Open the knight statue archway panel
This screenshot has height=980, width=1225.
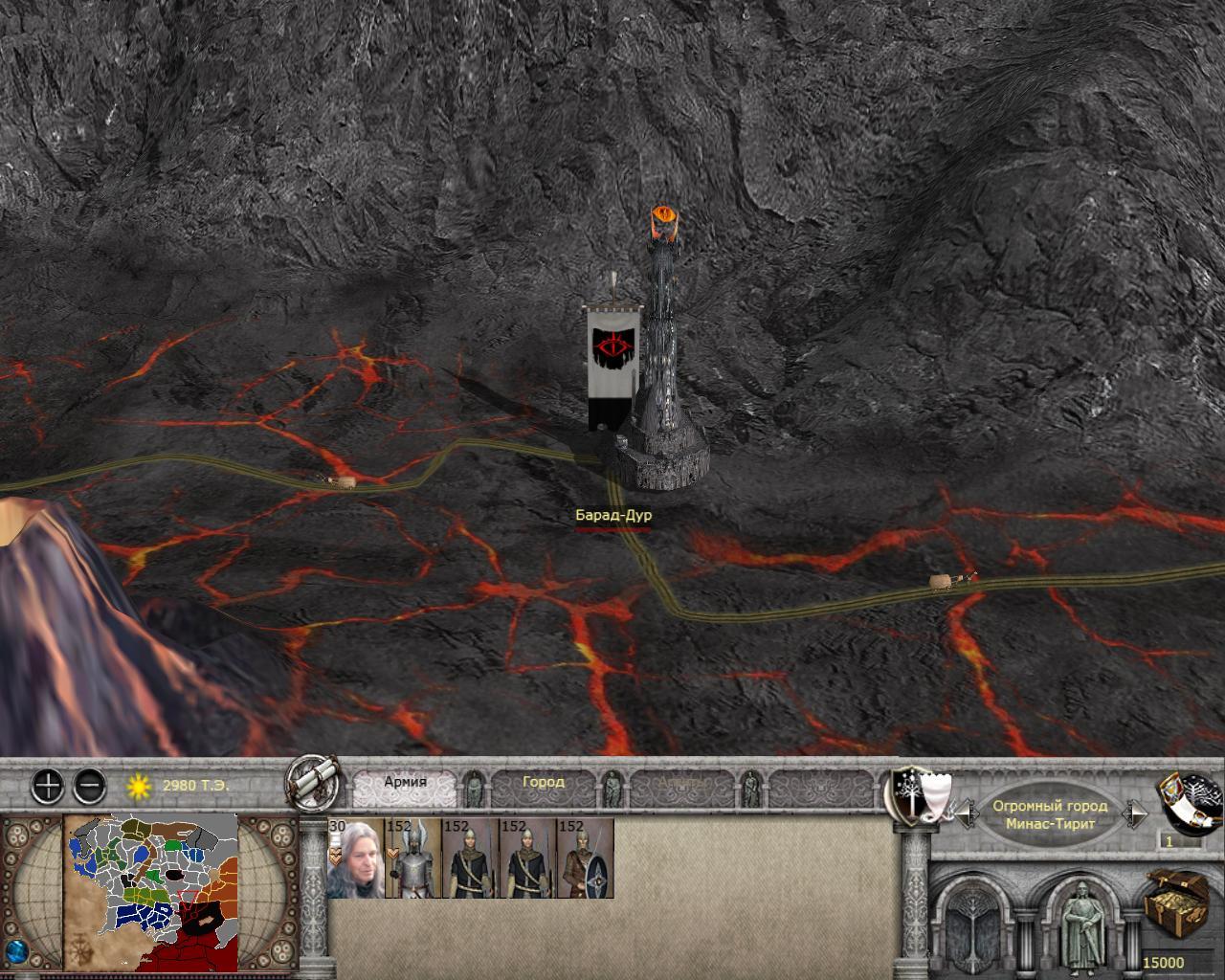[x=1083, y=924]
